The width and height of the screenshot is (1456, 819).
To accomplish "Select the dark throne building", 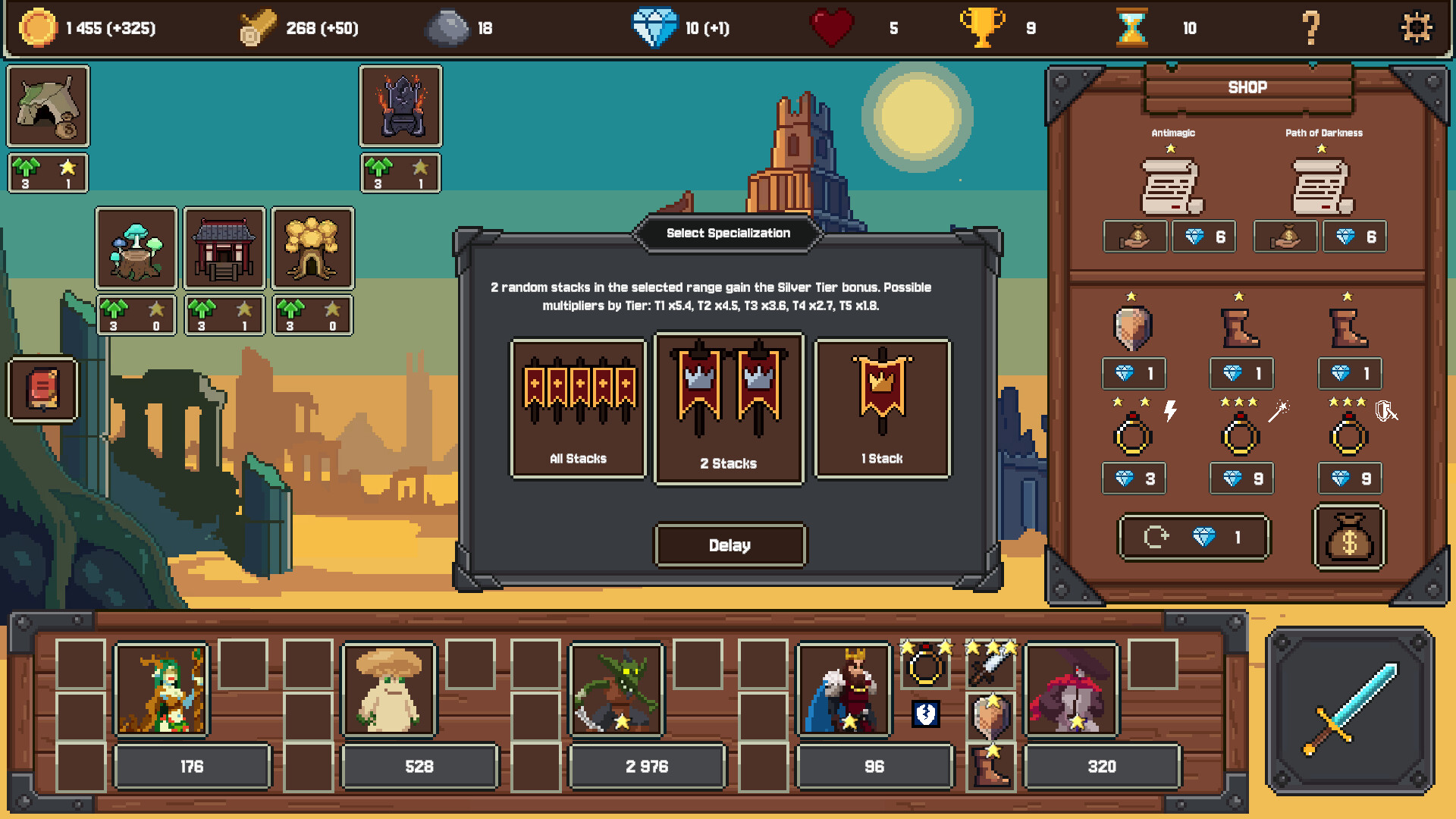I will coord(400,106).
